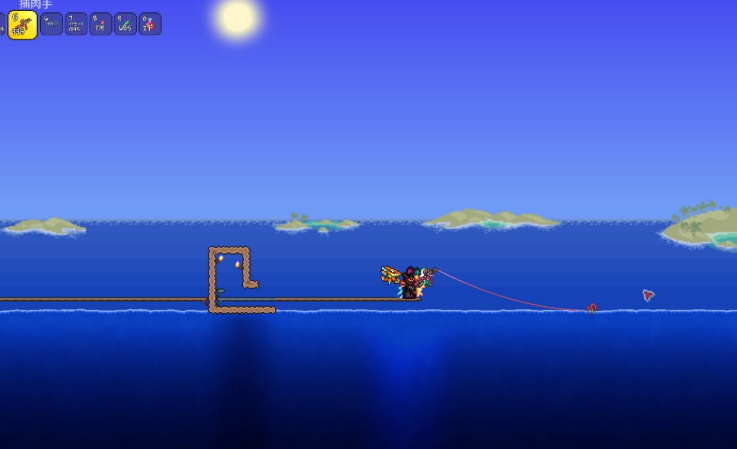Switch to the torch in slot 8
This screenshot has width=737, height=449.
(x=101, y=24)
